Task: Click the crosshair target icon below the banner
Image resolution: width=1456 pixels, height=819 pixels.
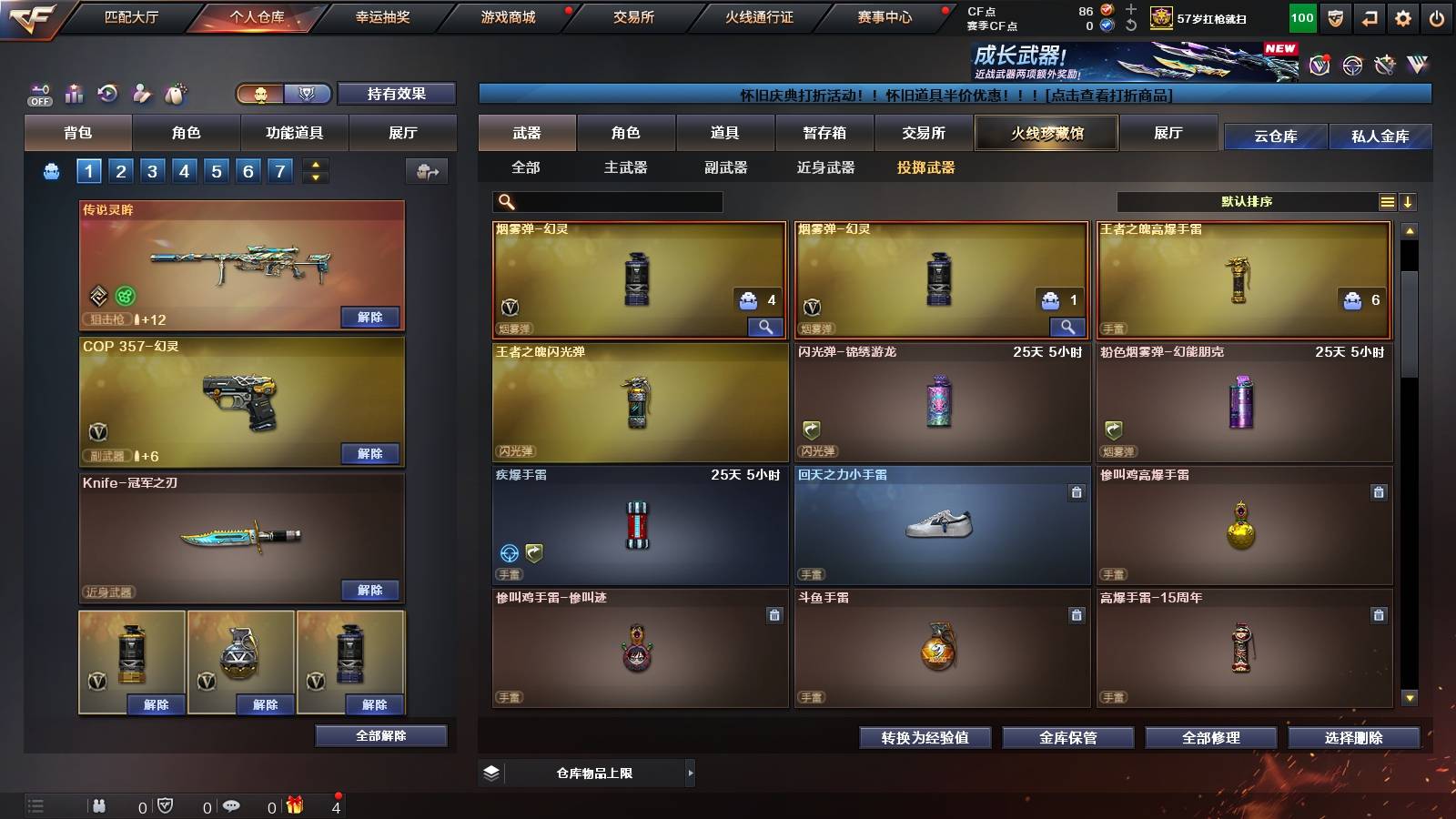Action: 1350,66
